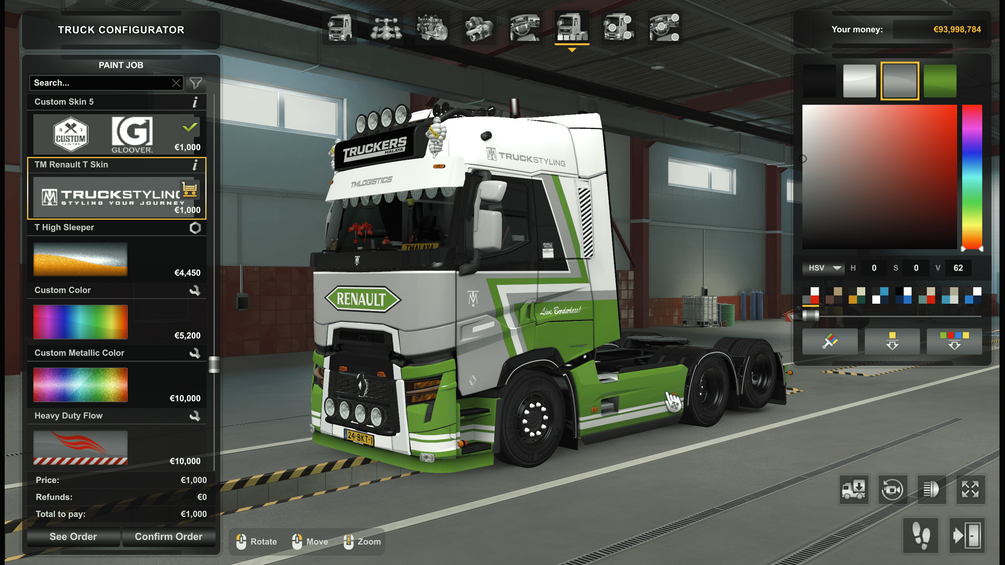Clear the search box with the X
1005x565 pixels.
click(x=176, y=83)
